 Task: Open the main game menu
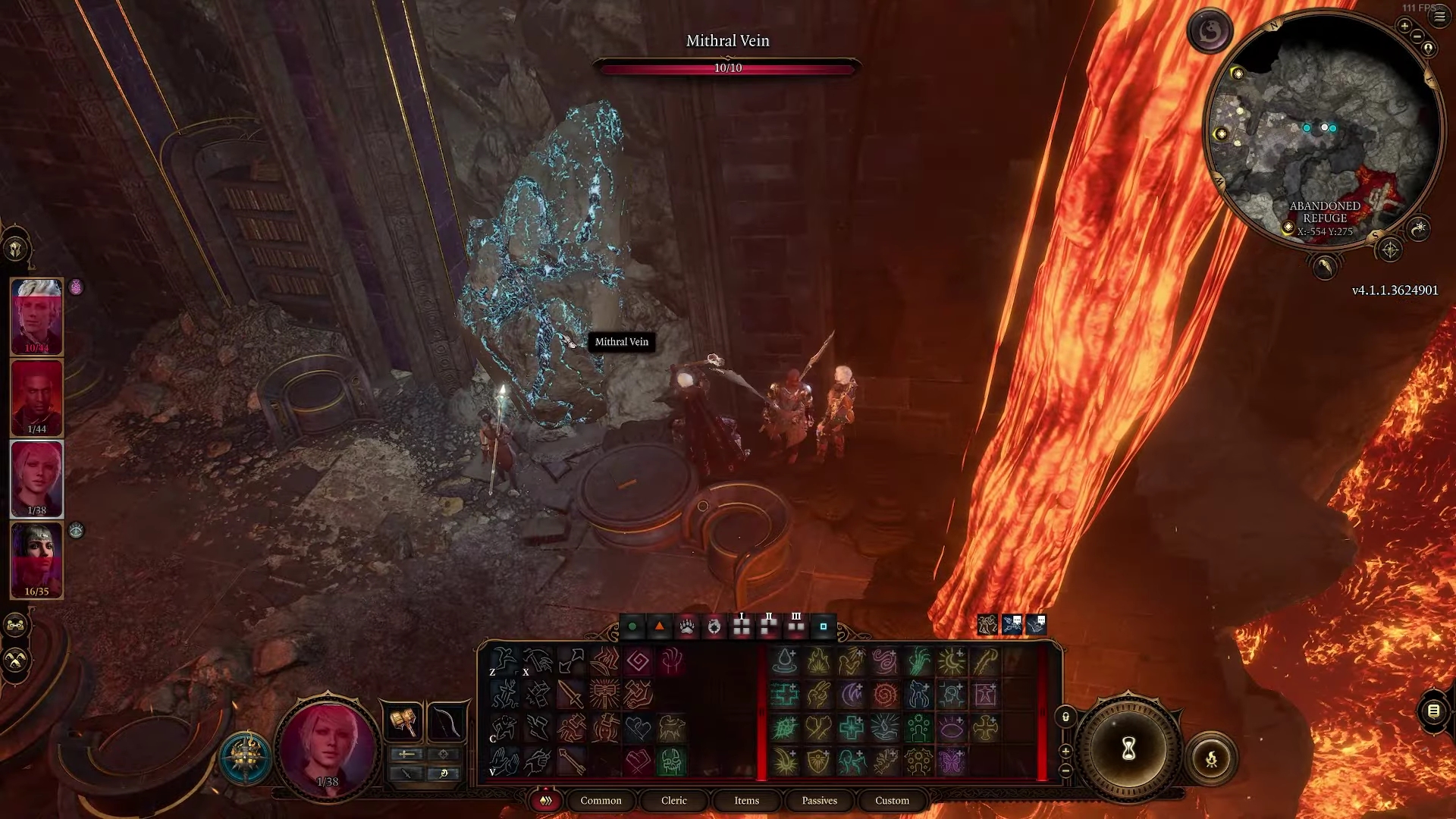[x=1439, y=17]
